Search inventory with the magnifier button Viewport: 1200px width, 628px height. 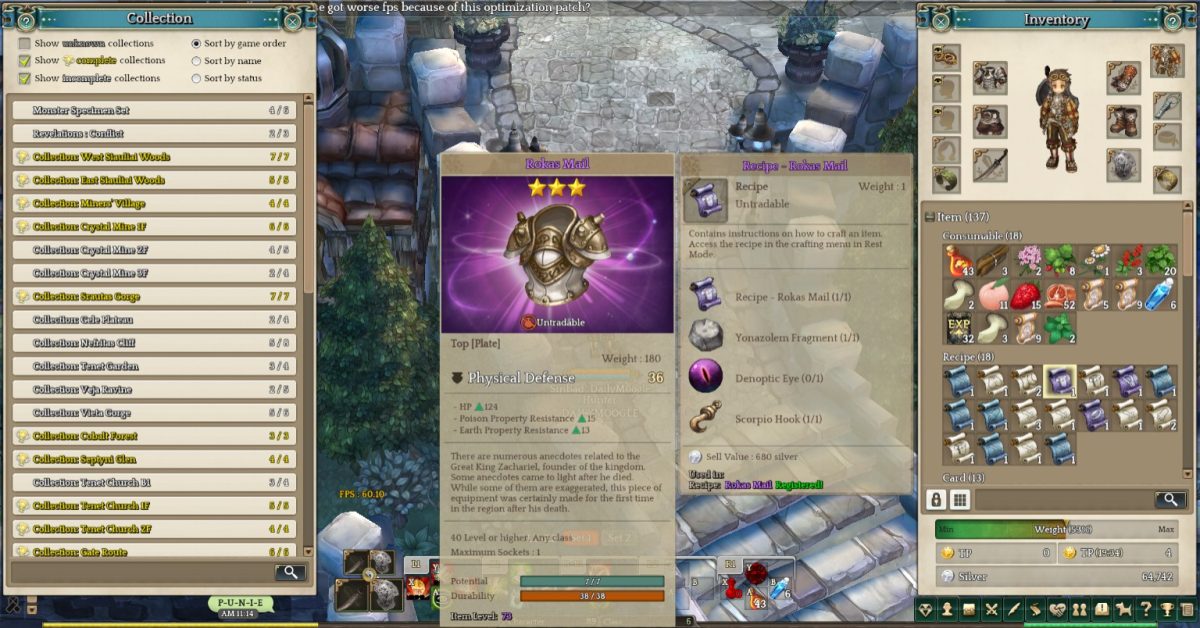coord(1170,500)
